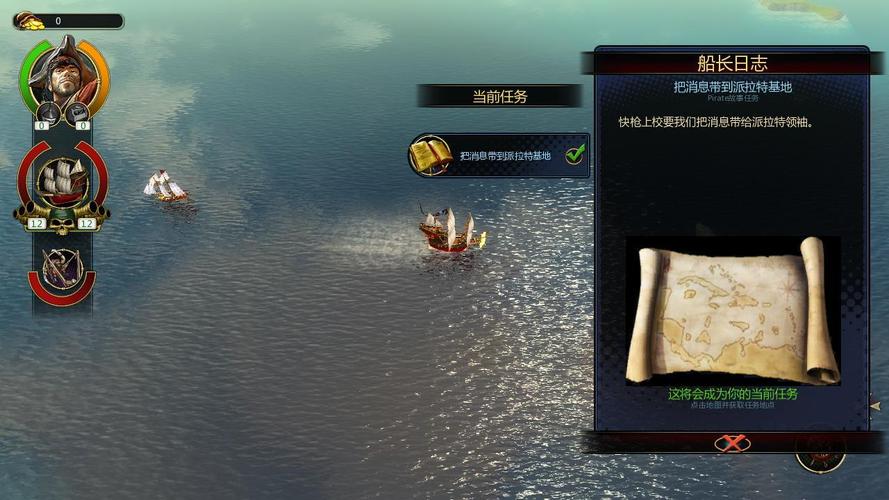The width and height of the screenshot is (889, 500).
Task: Click the gold coin pile icon
Action: pyautogui.click(x=26, y=21)
